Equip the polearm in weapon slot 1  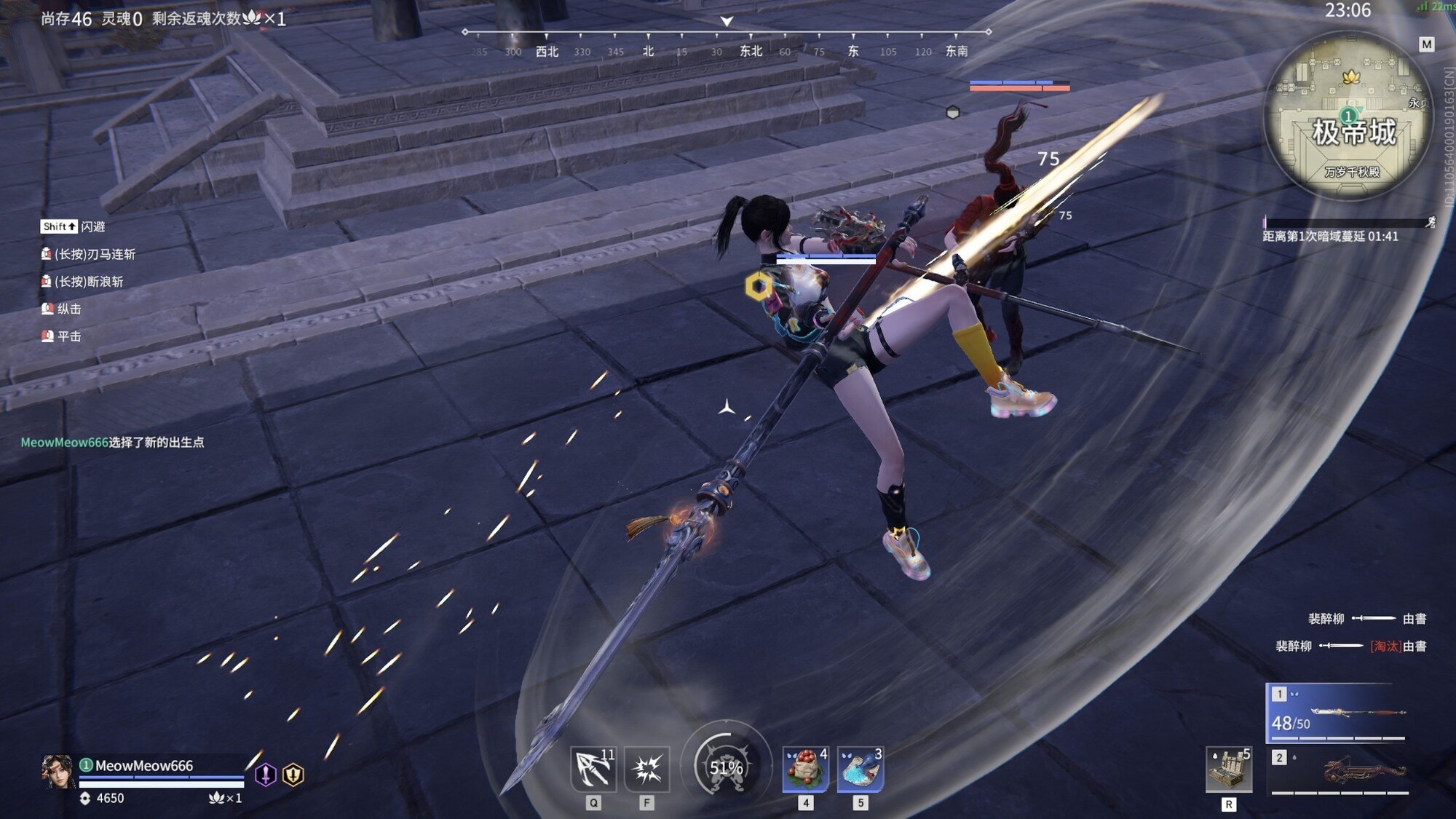[1337, 713]
